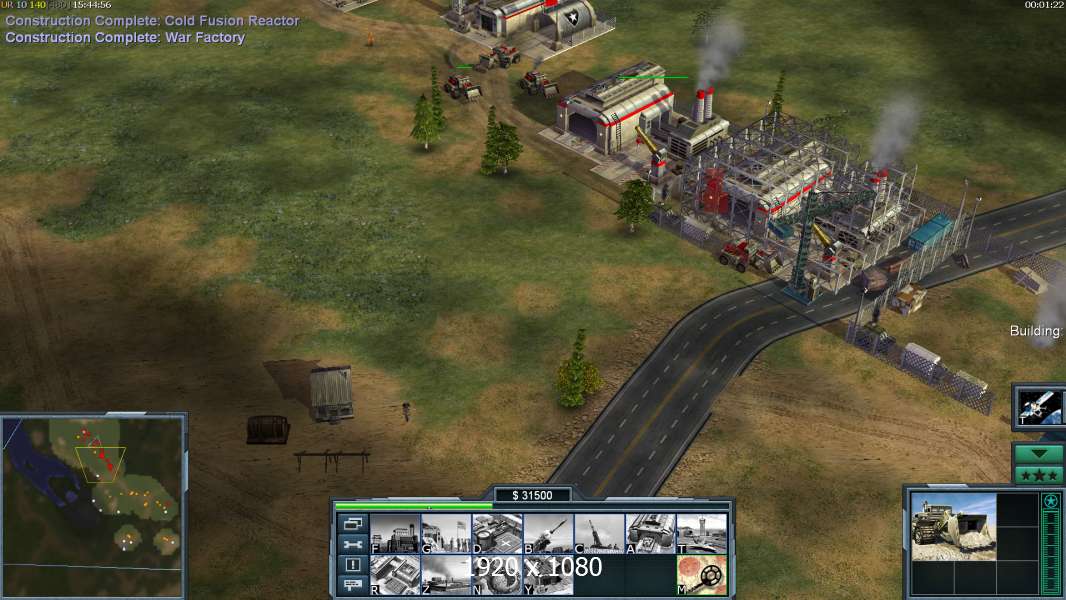The height and width of the screenshot is (600, 1066).
Task: Pick the build icon marked Y
Action: click(x=548, y=575)
